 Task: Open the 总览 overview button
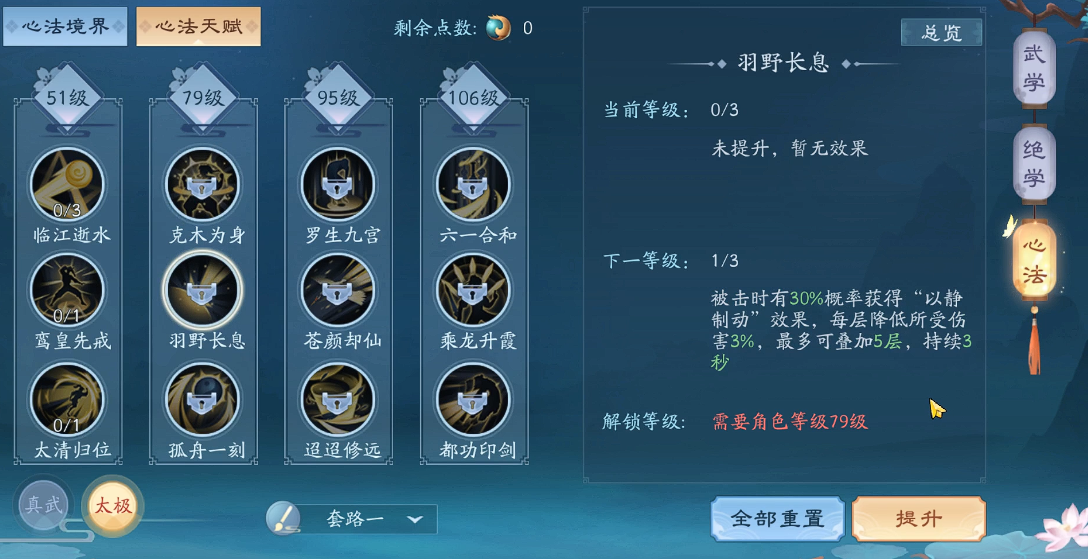pos(940,33)
